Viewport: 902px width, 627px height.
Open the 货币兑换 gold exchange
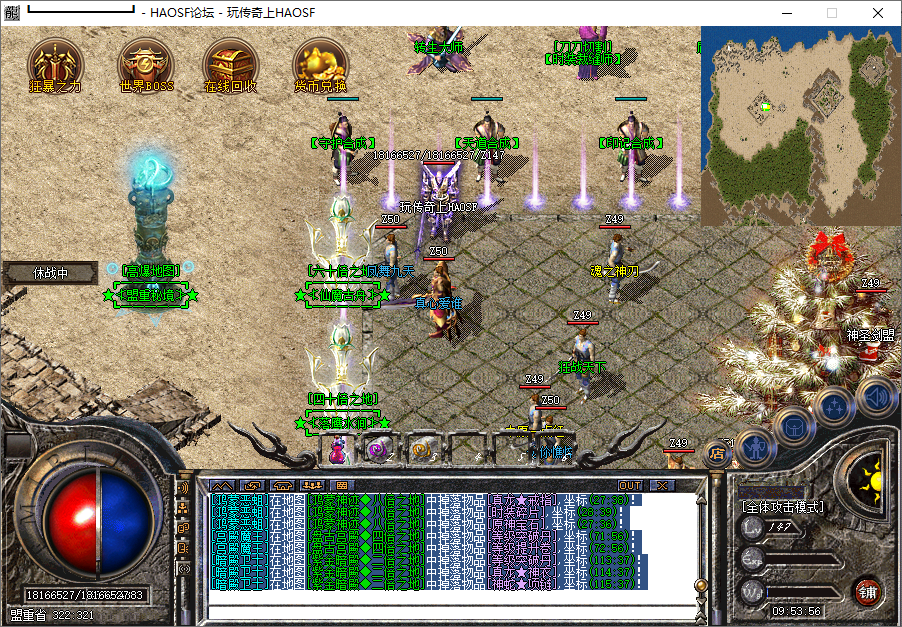click(320, 64)
